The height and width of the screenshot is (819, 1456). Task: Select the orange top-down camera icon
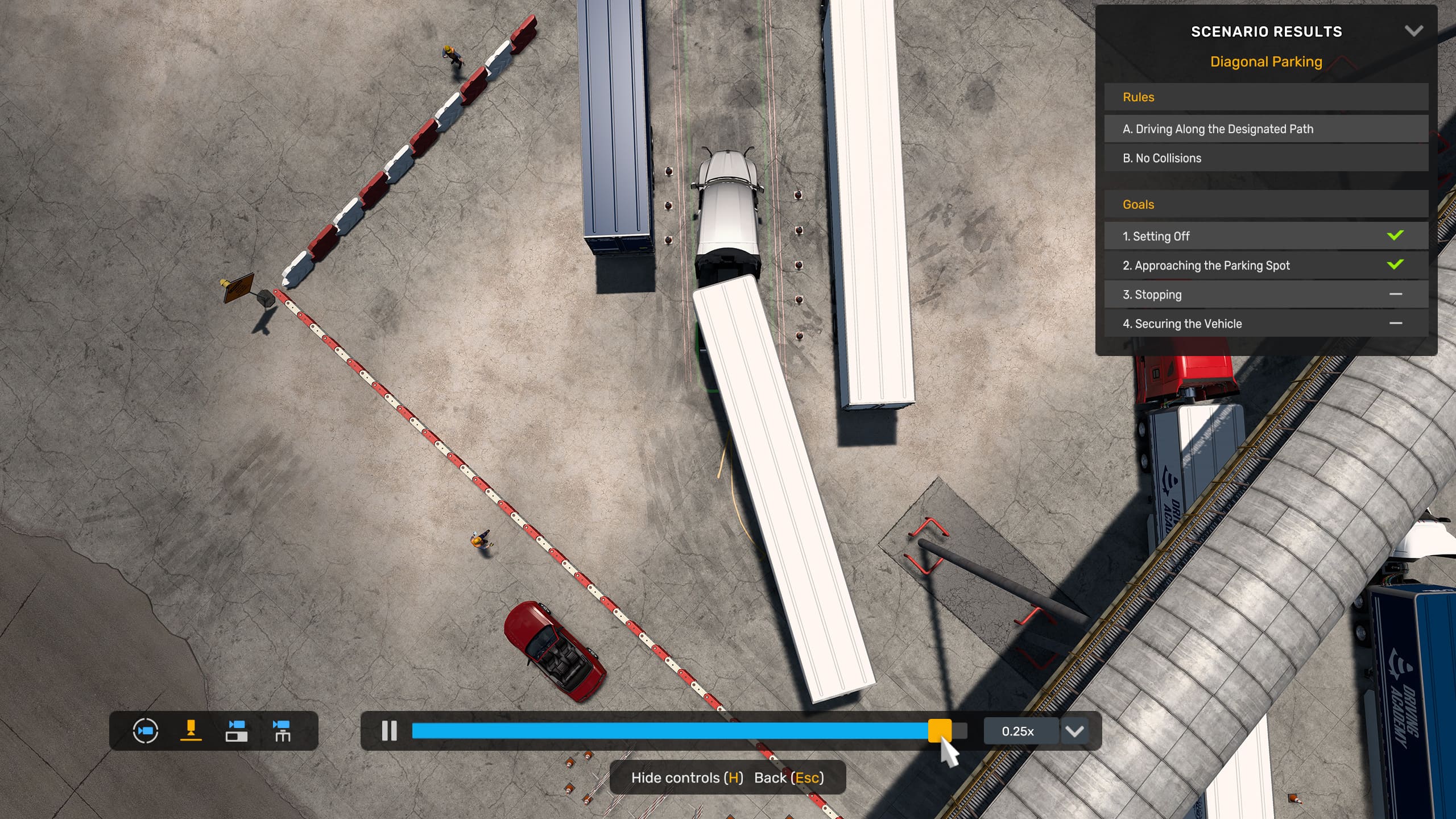tap(191, 731)
